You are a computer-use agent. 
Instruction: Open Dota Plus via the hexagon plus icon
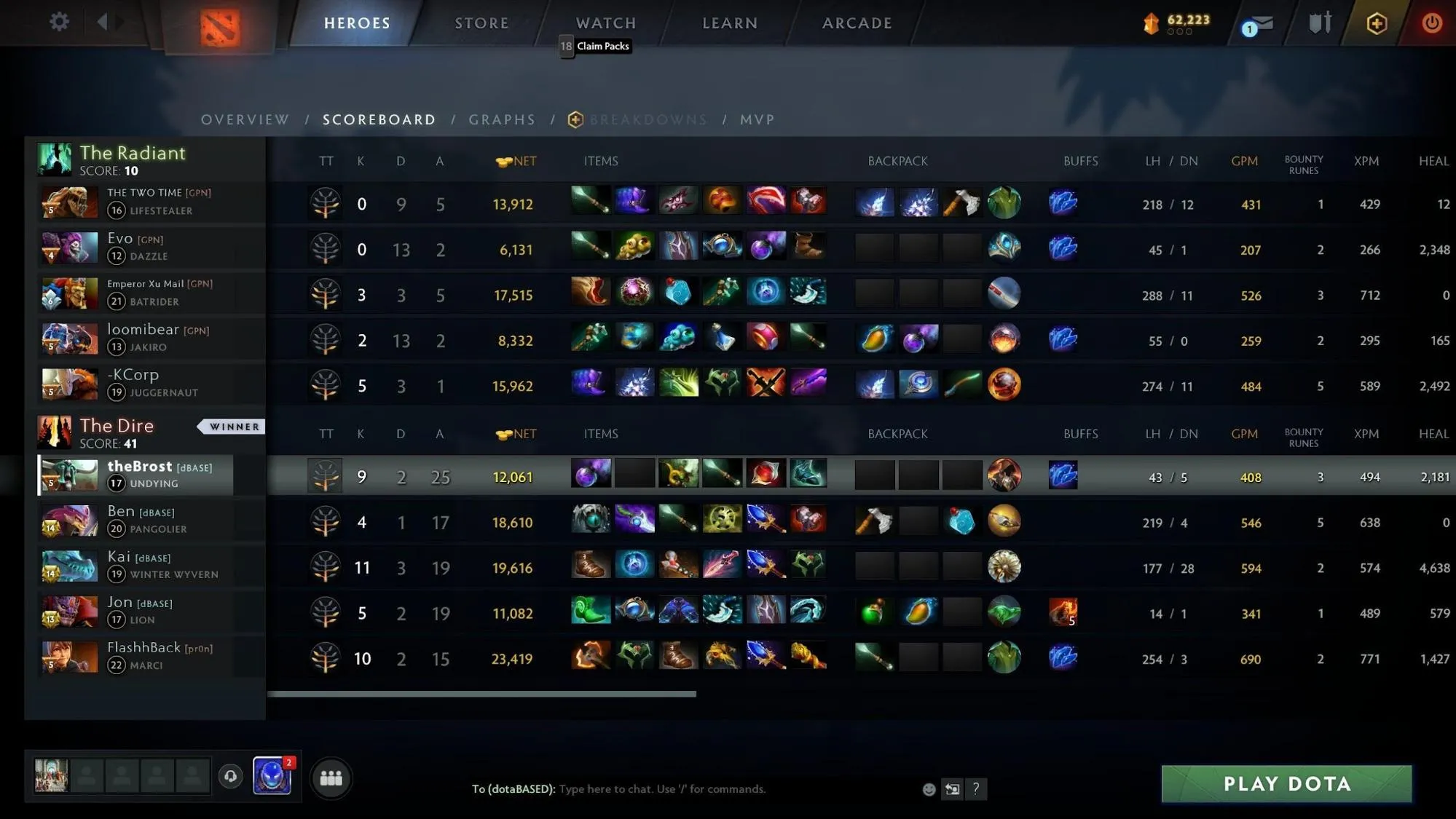[1375, 22]
